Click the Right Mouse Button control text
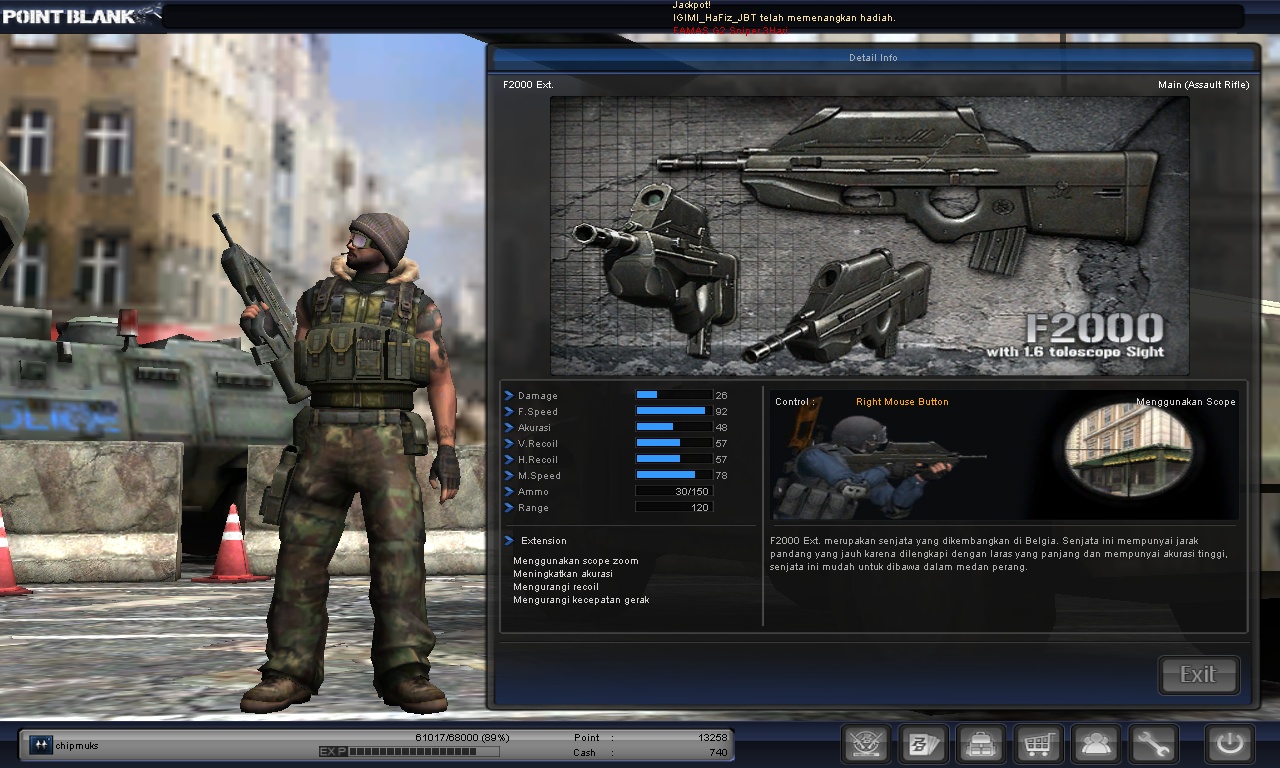The image size is (1280, 768). click(902, 401)
